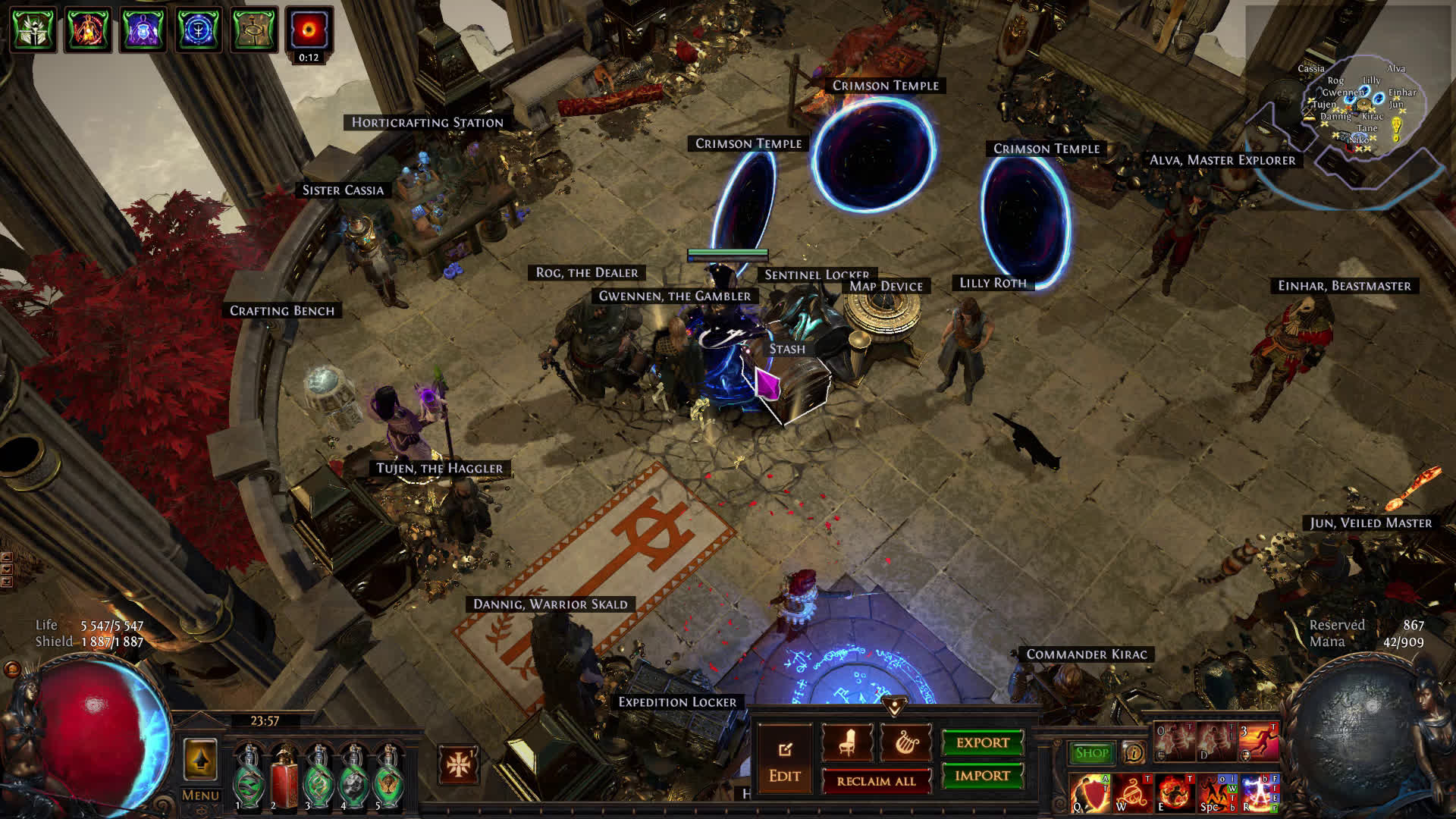Open the harp music button
The width and height of the screenshot is (1456, 819).
(x=906, y=742)
